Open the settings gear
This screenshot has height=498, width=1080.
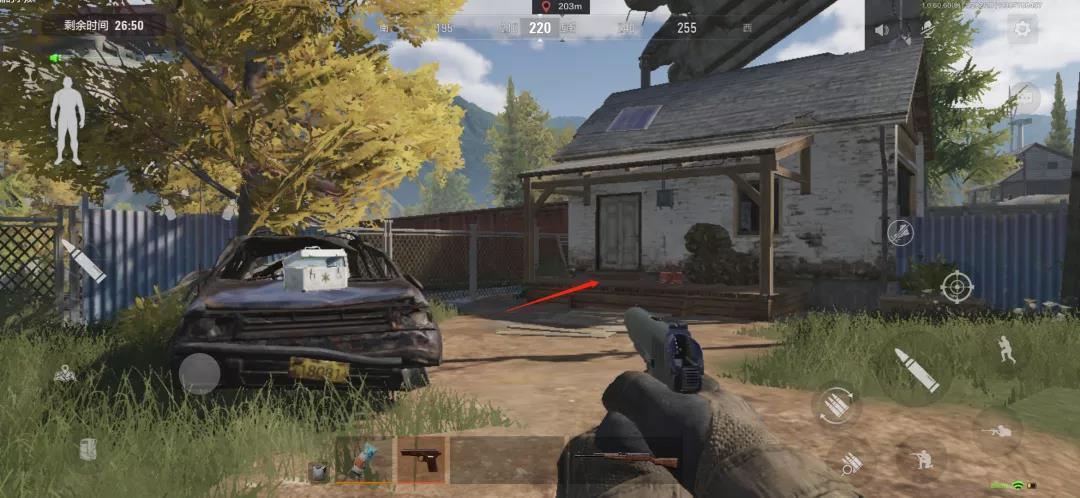pyautogui.click(x=1022, y=29)
